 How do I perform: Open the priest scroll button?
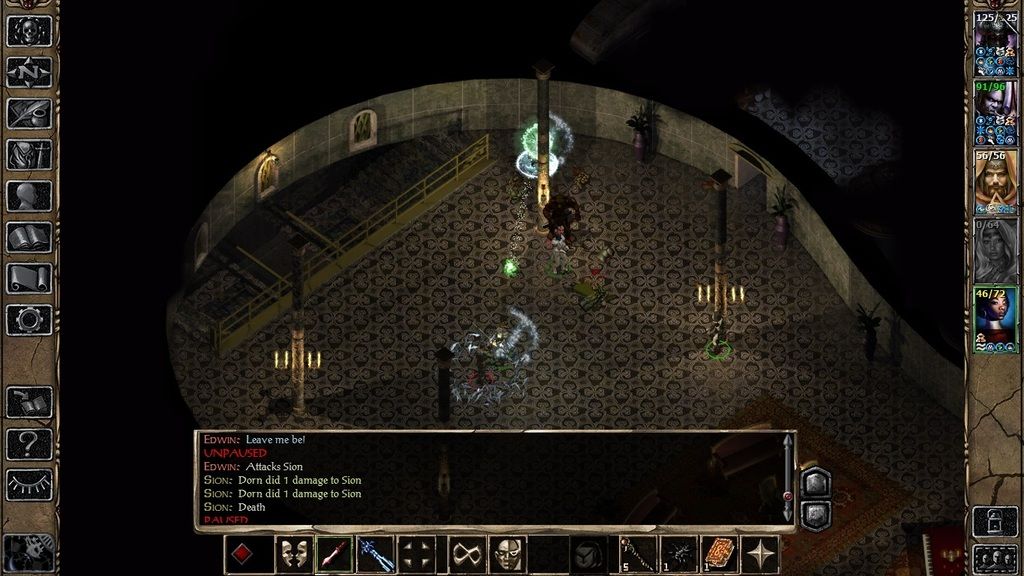[29, 278]
